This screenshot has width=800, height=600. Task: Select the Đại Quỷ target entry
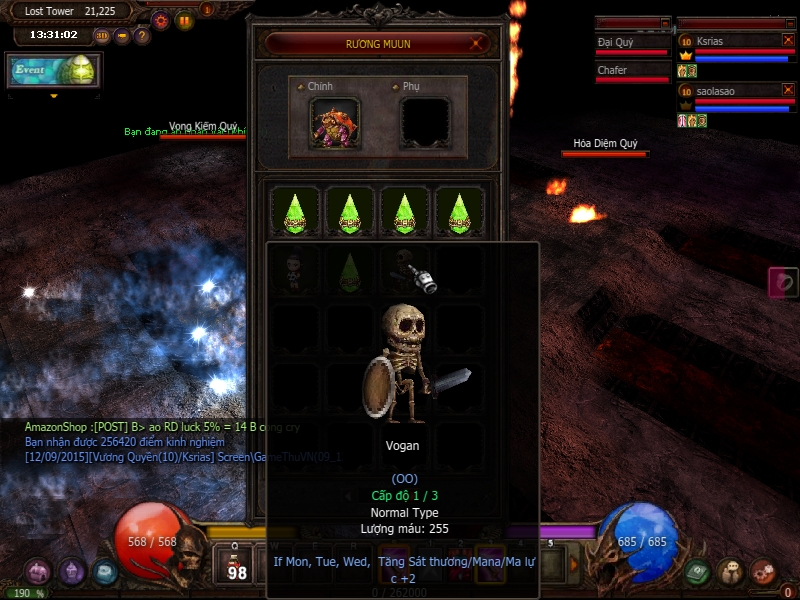tap(632, 44)
